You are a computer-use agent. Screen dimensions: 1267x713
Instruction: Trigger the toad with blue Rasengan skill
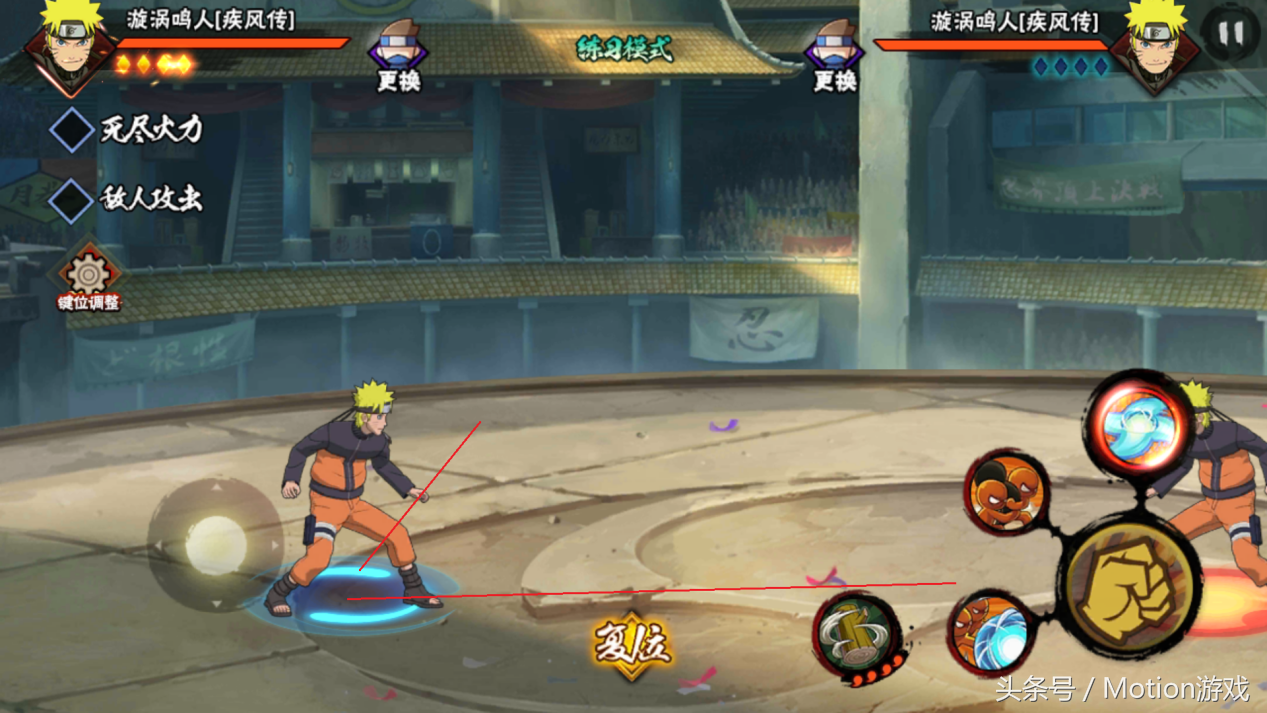tap(989, 631)
